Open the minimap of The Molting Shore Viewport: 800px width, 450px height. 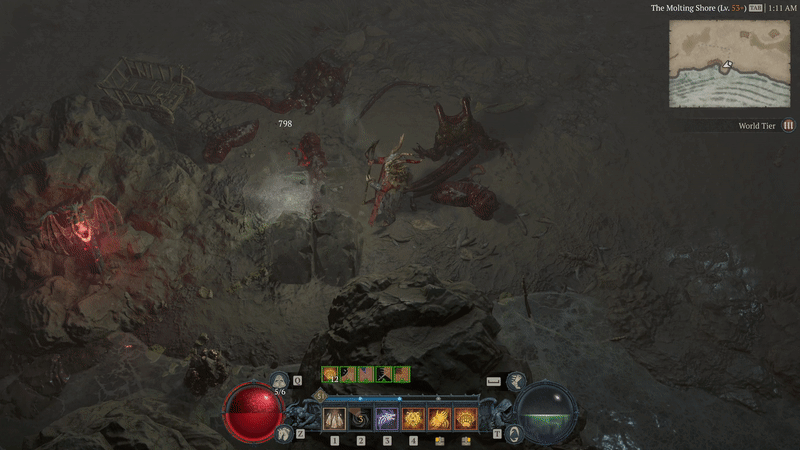728,63
